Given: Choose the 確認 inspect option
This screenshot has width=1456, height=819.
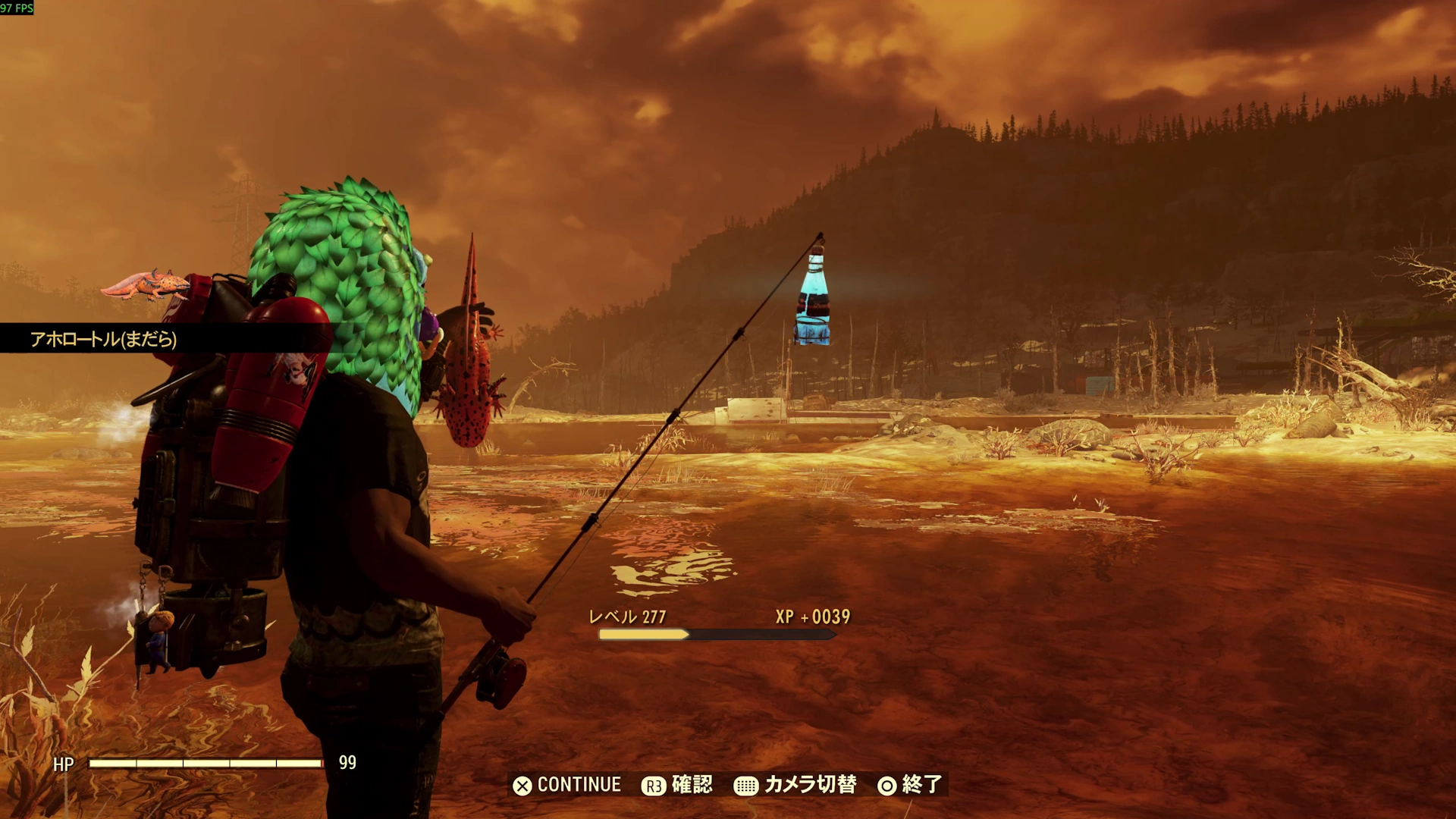Looking at the screenshot, I should [x=677, y=785].
